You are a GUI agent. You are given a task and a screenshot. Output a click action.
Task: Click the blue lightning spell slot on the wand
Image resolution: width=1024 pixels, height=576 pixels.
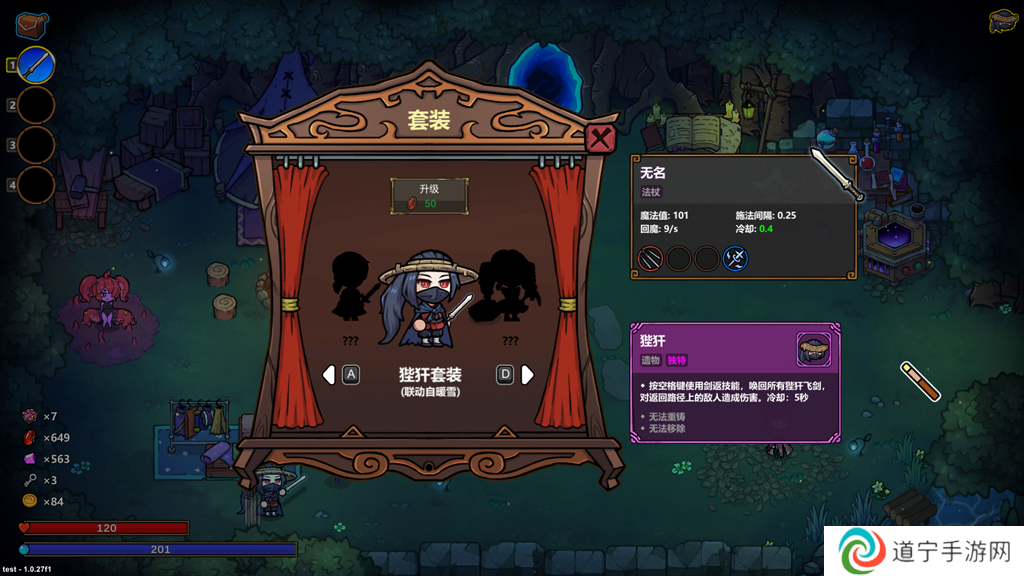tap(736, 259)
